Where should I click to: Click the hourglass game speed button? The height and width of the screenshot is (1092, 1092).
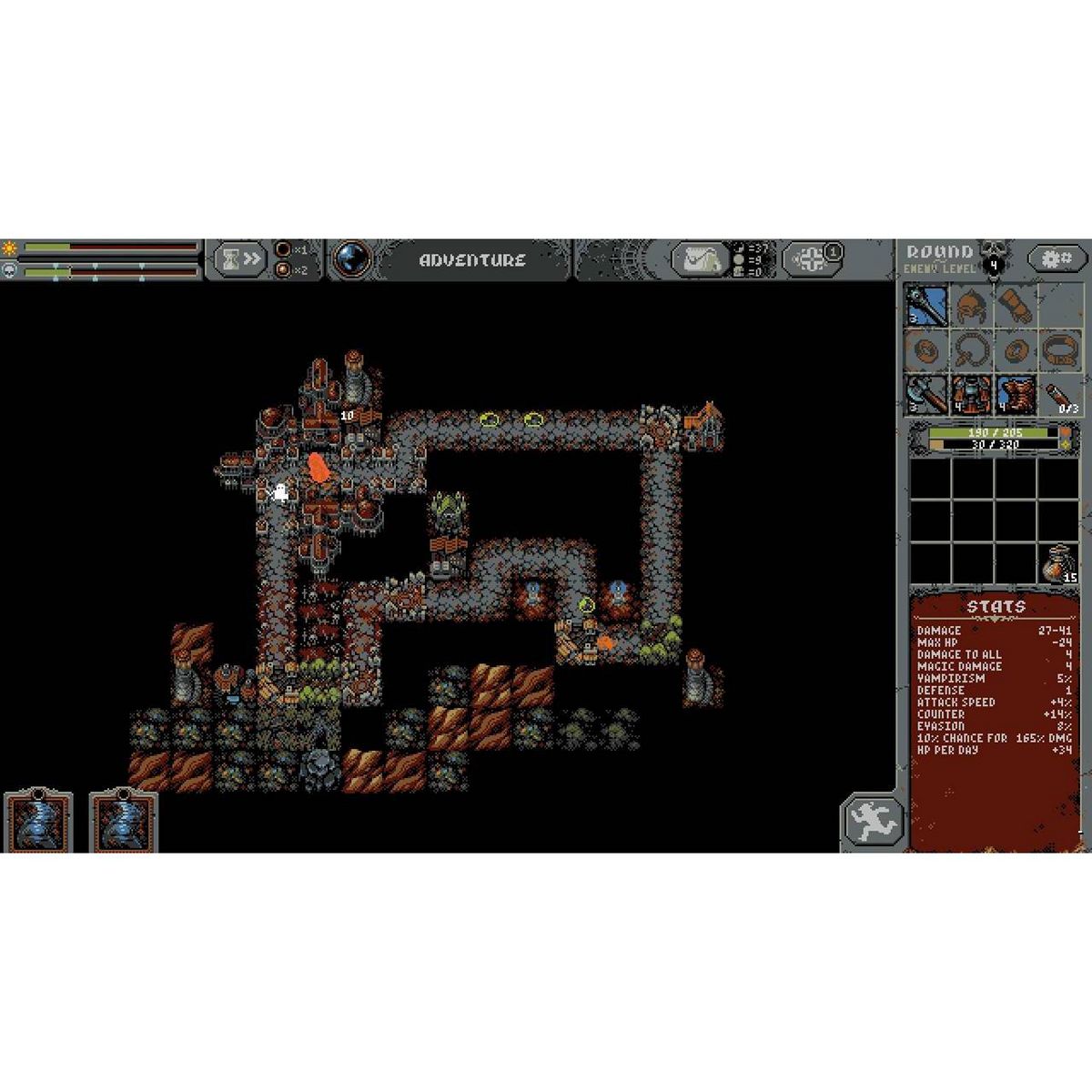[x=240, y=259]
